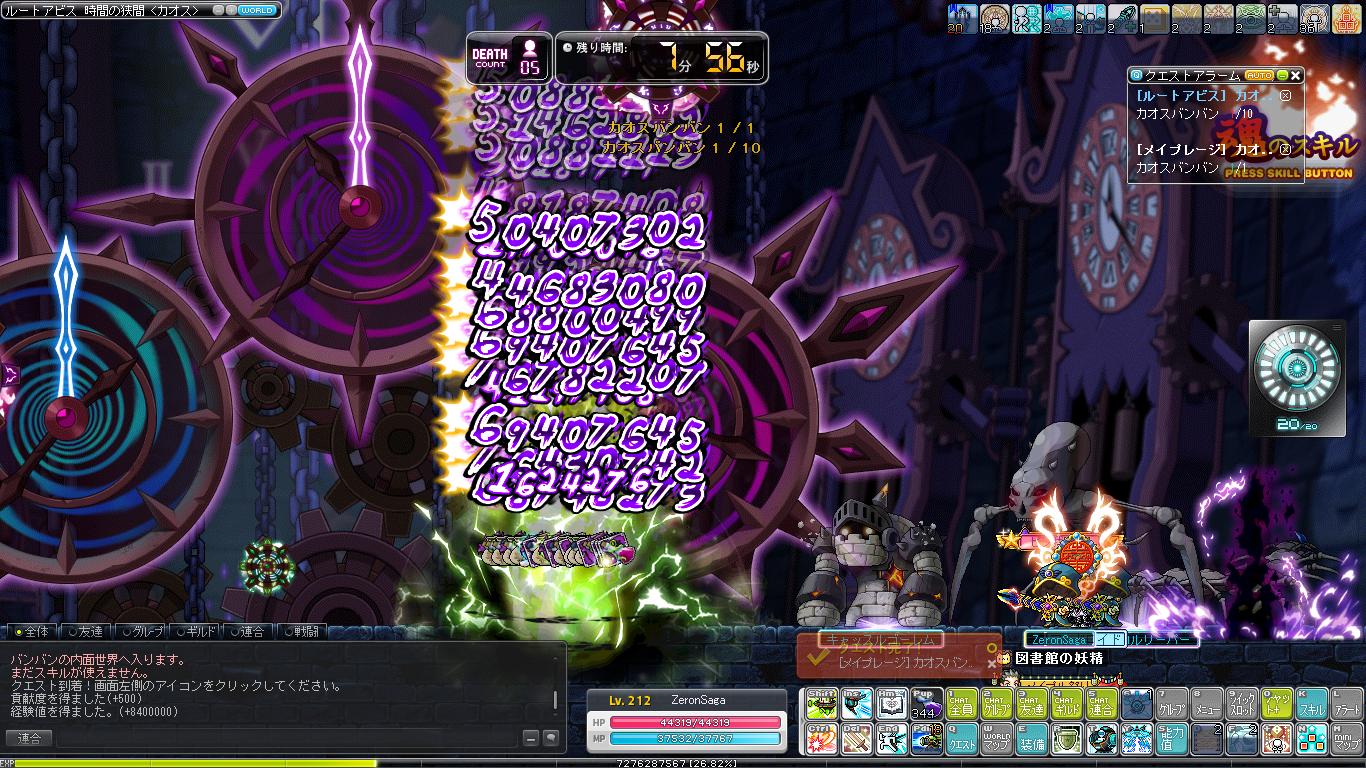Open the WORLD マップ shortcut

pyautogui.click(x=995, y=739)
